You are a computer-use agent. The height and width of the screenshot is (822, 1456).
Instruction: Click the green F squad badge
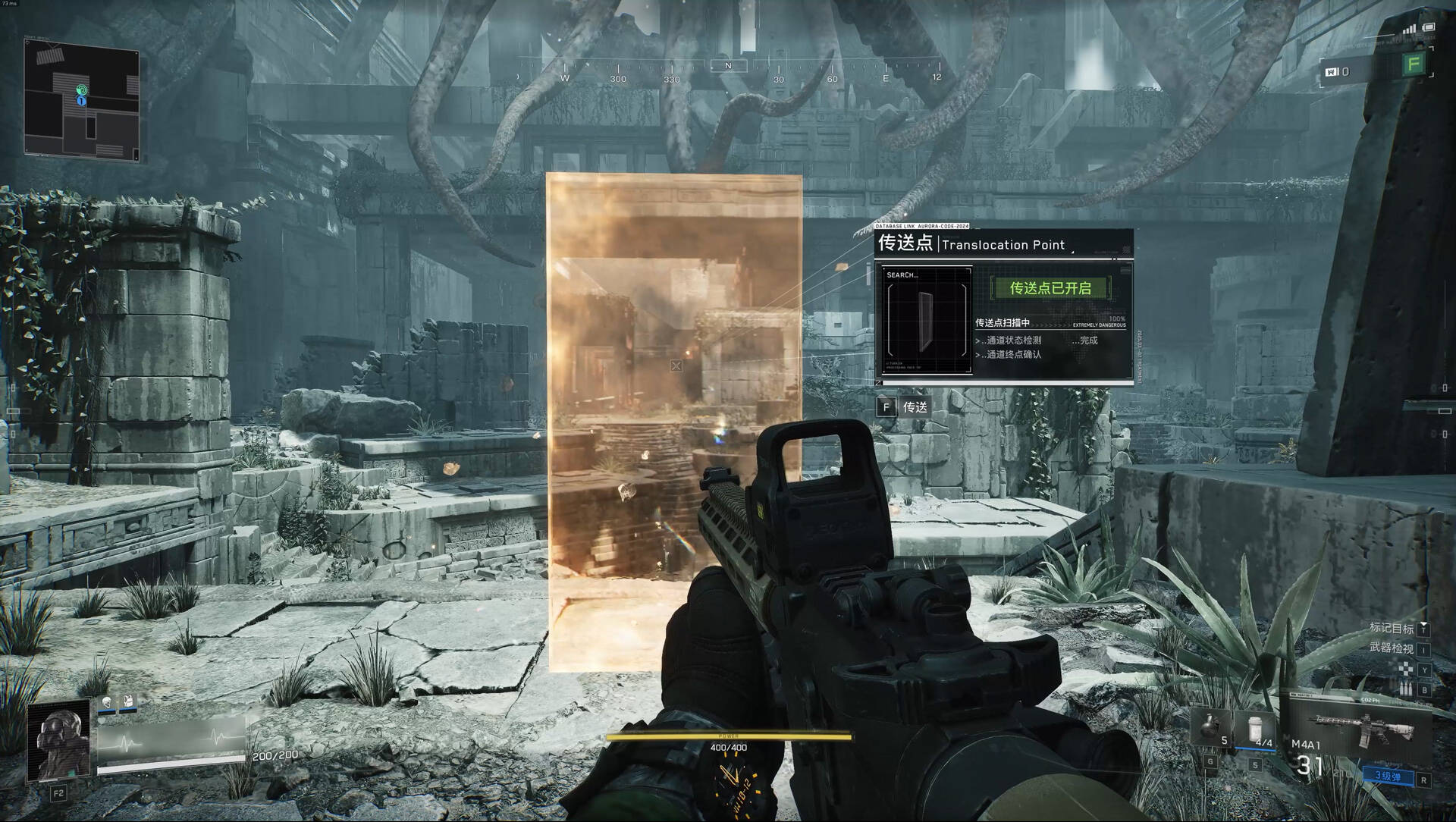1413,64
